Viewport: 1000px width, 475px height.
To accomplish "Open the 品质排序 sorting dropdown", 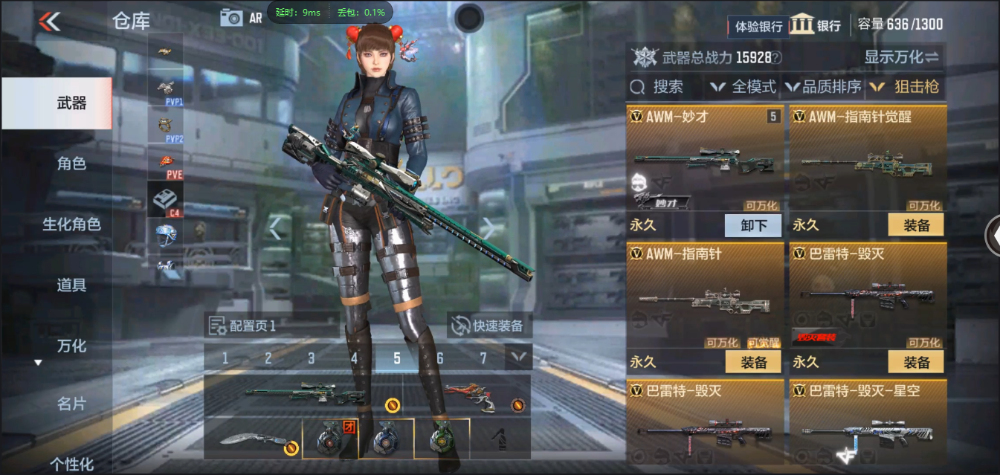I will (x=825, y=87).
